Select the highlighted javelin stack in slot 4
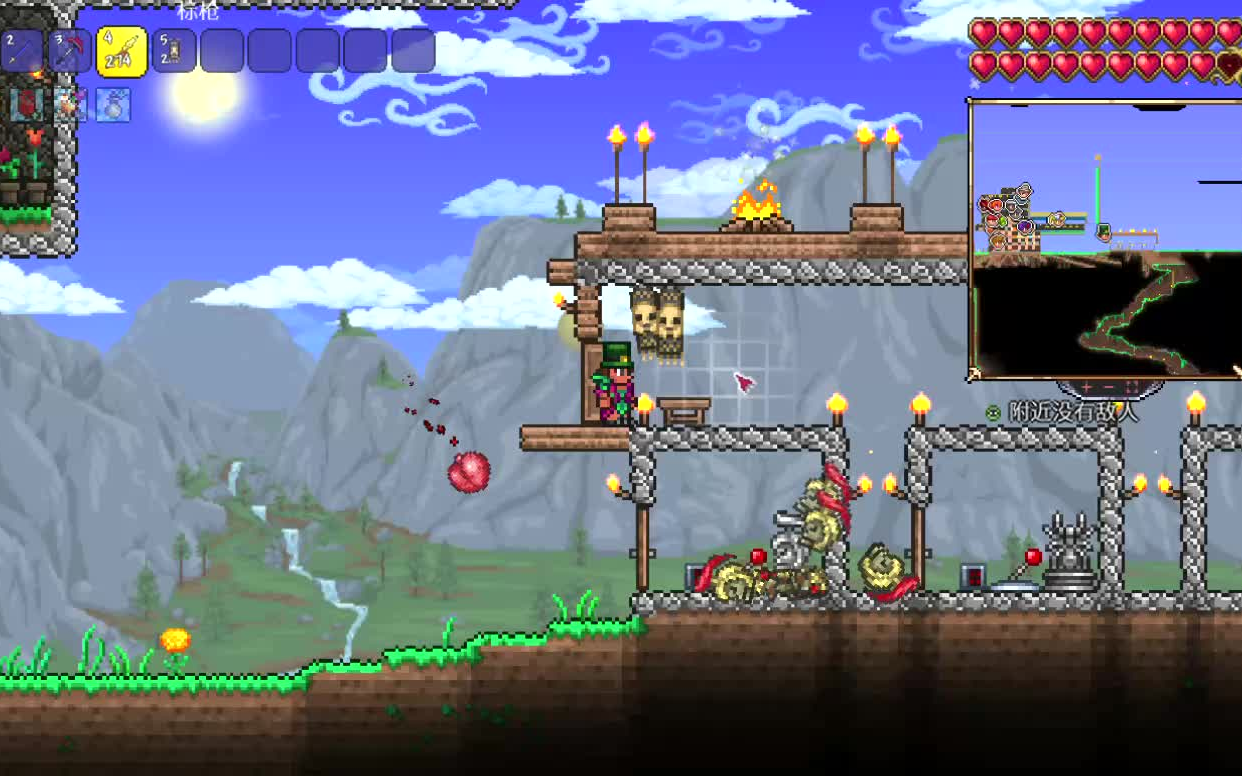 pyautogui.click(x=121, y=51)
